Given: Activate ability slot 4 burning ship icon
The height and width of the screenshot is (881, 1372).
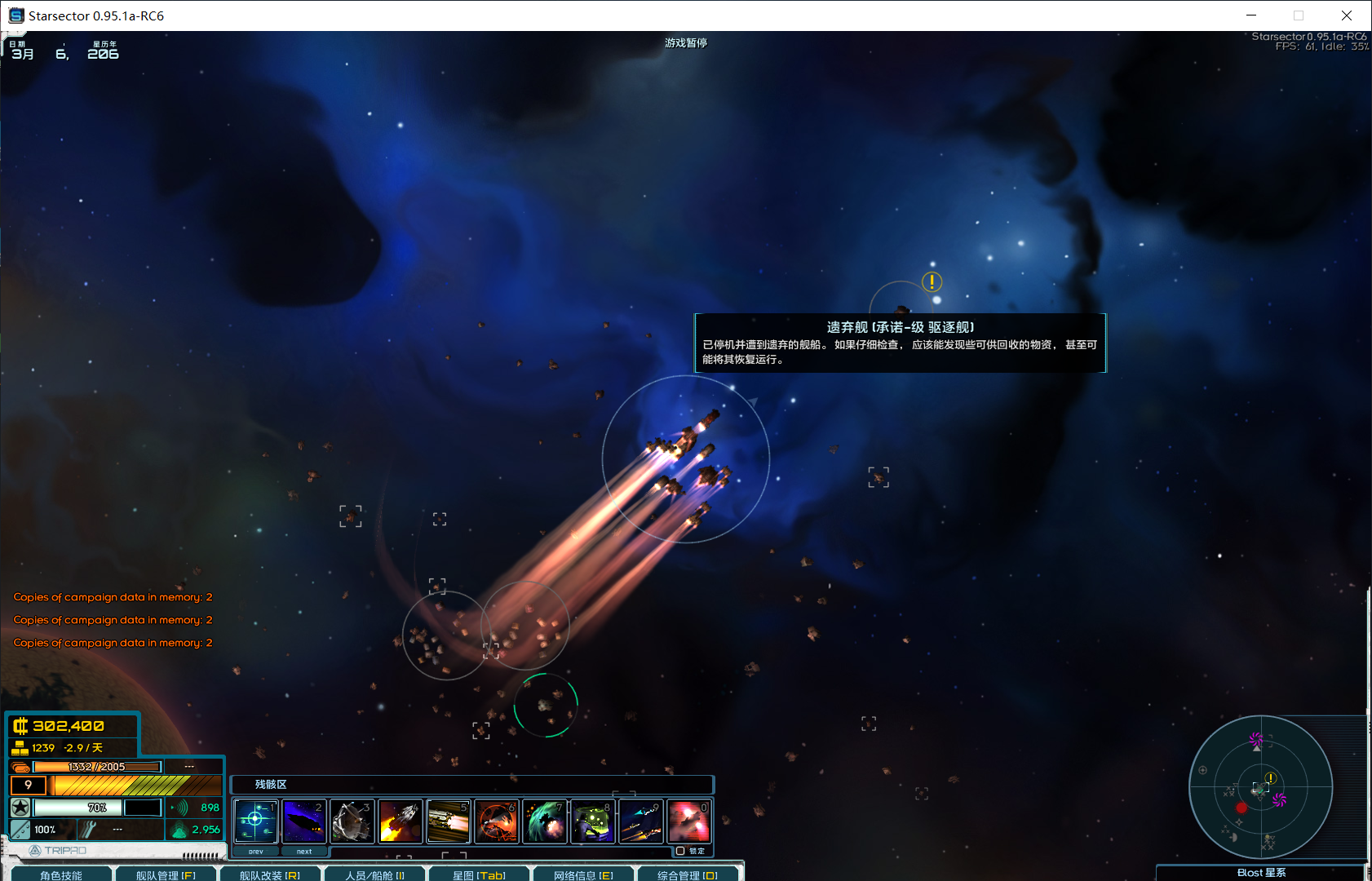Looking at the screenshot, I should click(x=400, y=821).
